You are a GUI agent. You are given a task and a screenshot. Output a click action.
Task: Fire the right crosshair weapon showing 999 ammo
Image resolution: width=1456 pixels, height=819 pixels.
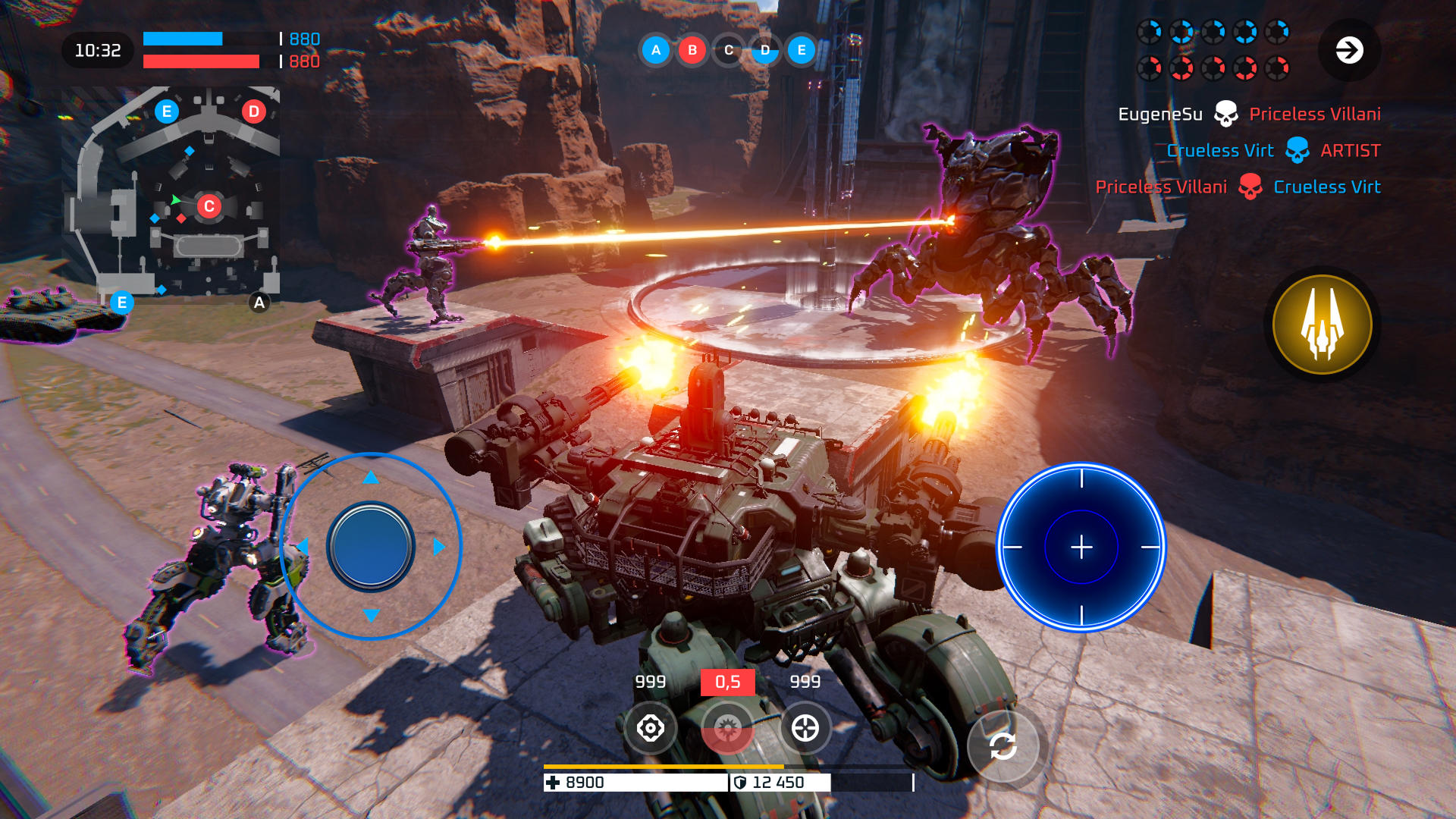(805, 727)
